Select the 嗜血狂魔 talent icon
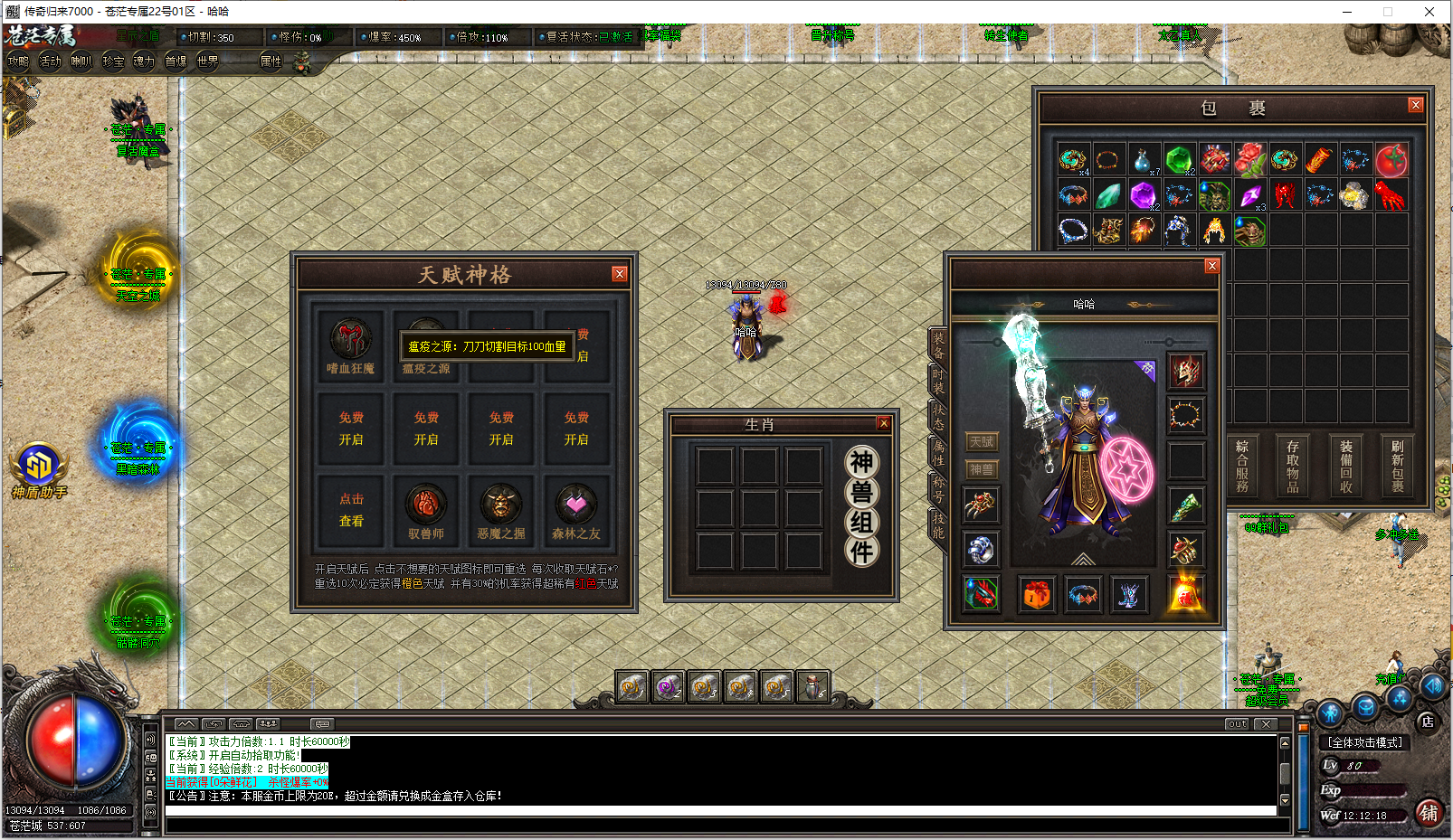Image resolution: width=1453 pixels, height=840 pixels. (x=350, y=341)
